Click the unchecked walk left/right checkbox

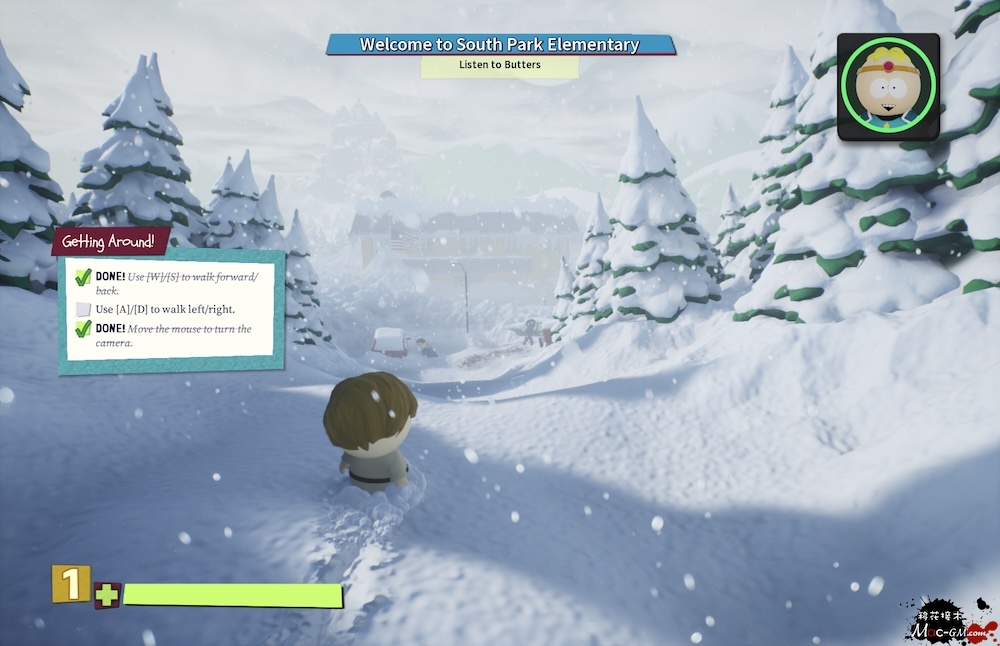pyautogui.click(x=84, y=309)
